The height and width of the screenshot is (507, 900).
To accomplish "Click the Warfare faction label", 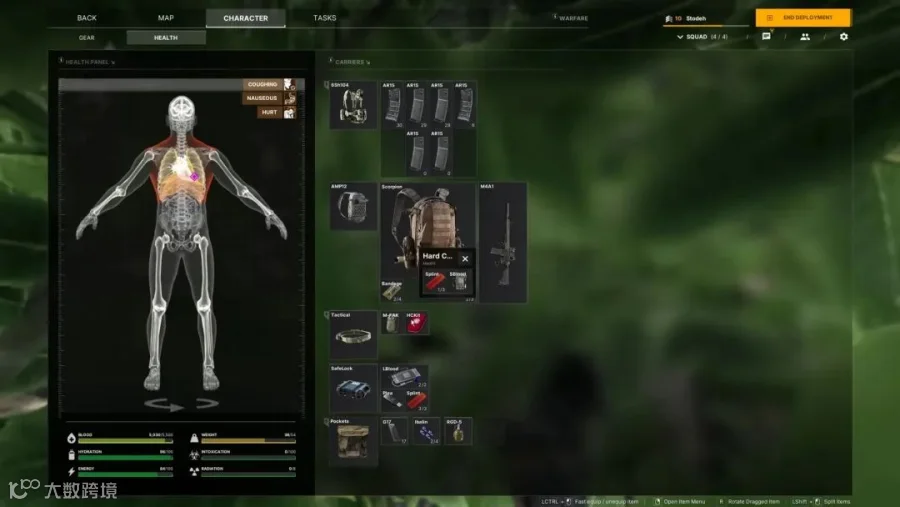I will (x=572, y=18).
